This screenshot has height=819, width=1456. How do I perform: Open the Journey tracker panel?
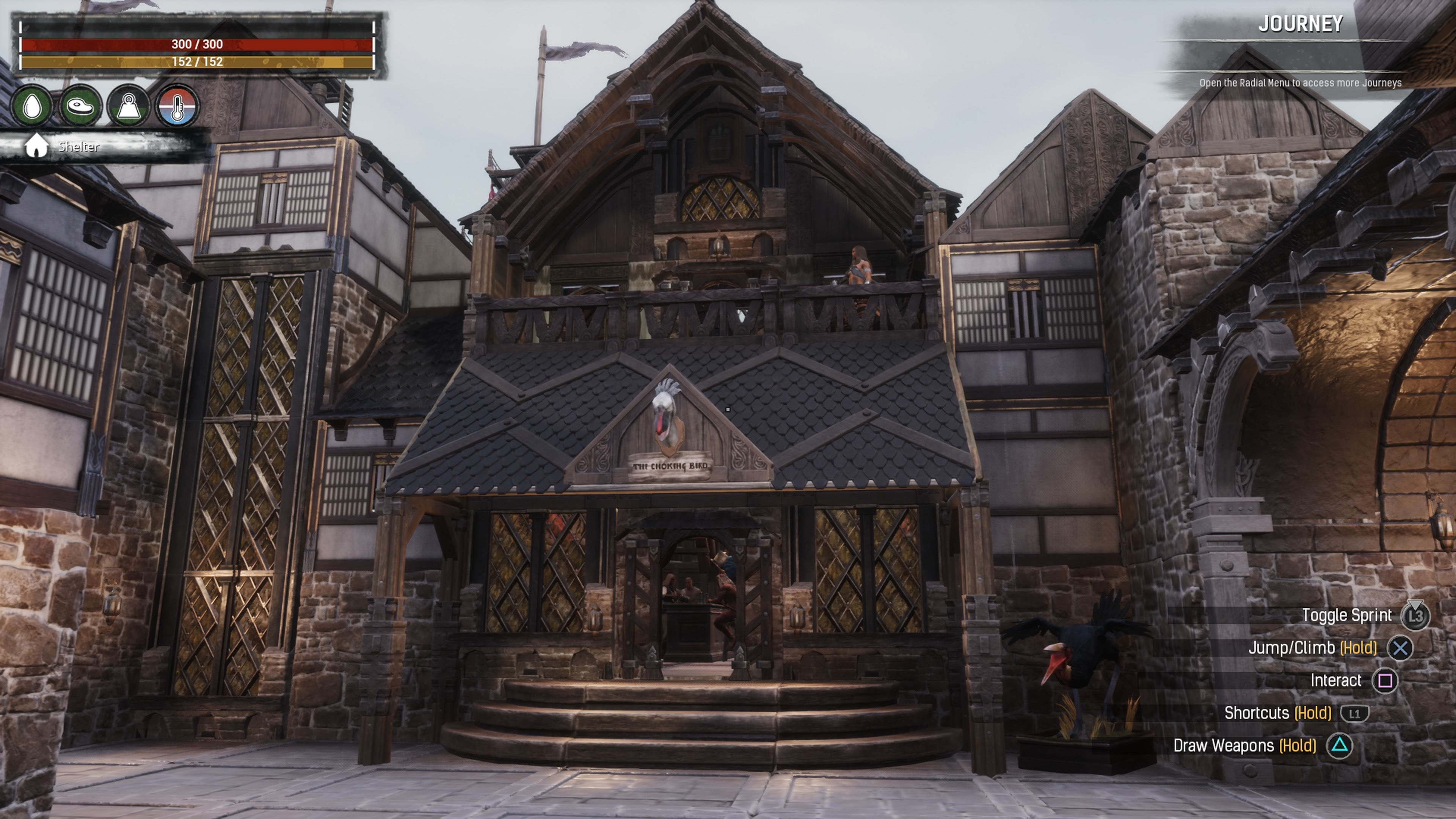(x=1299, y=24)
